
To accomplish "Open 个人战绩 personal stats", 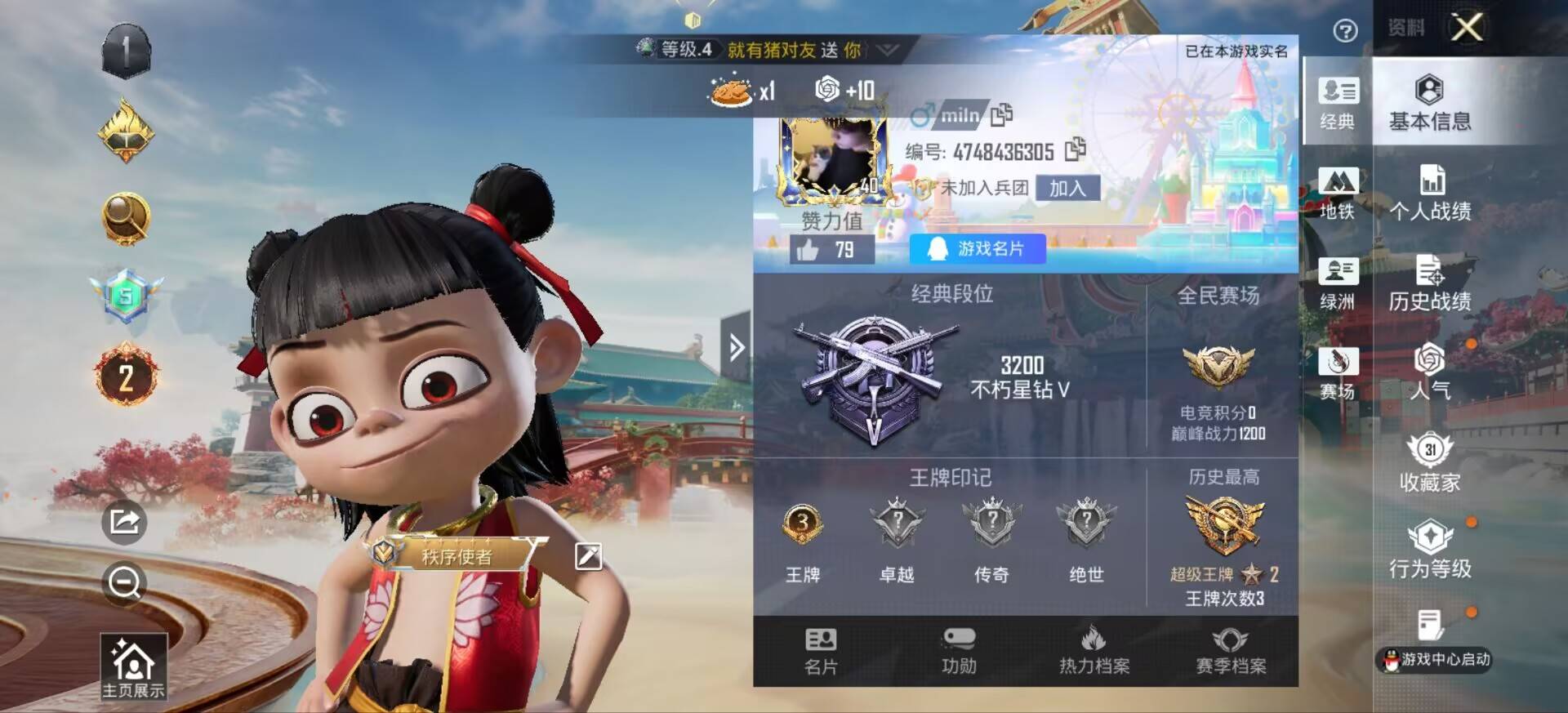I will pos(1430,194).
